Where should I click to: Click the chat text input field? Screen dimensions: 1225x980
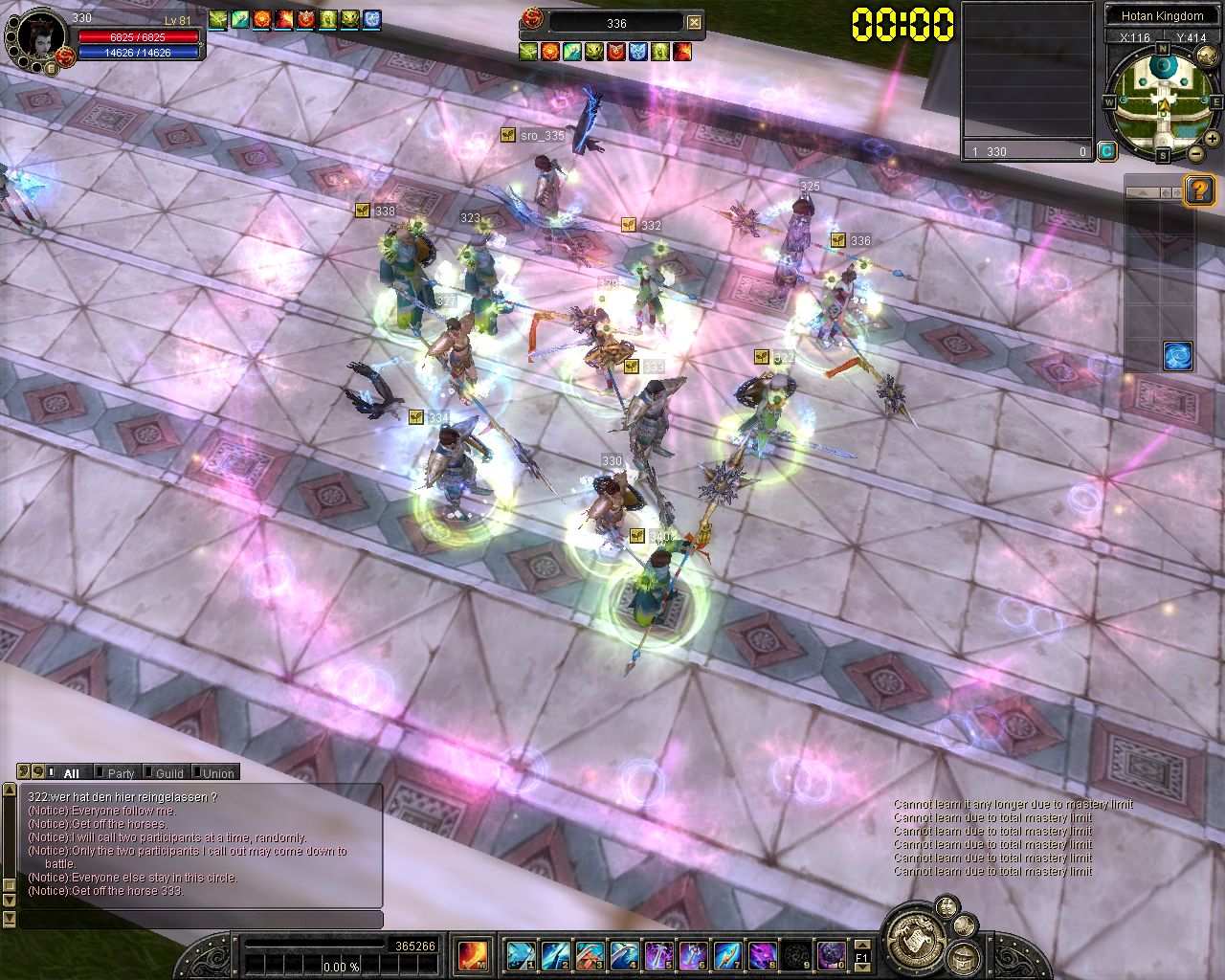(201, 920)
